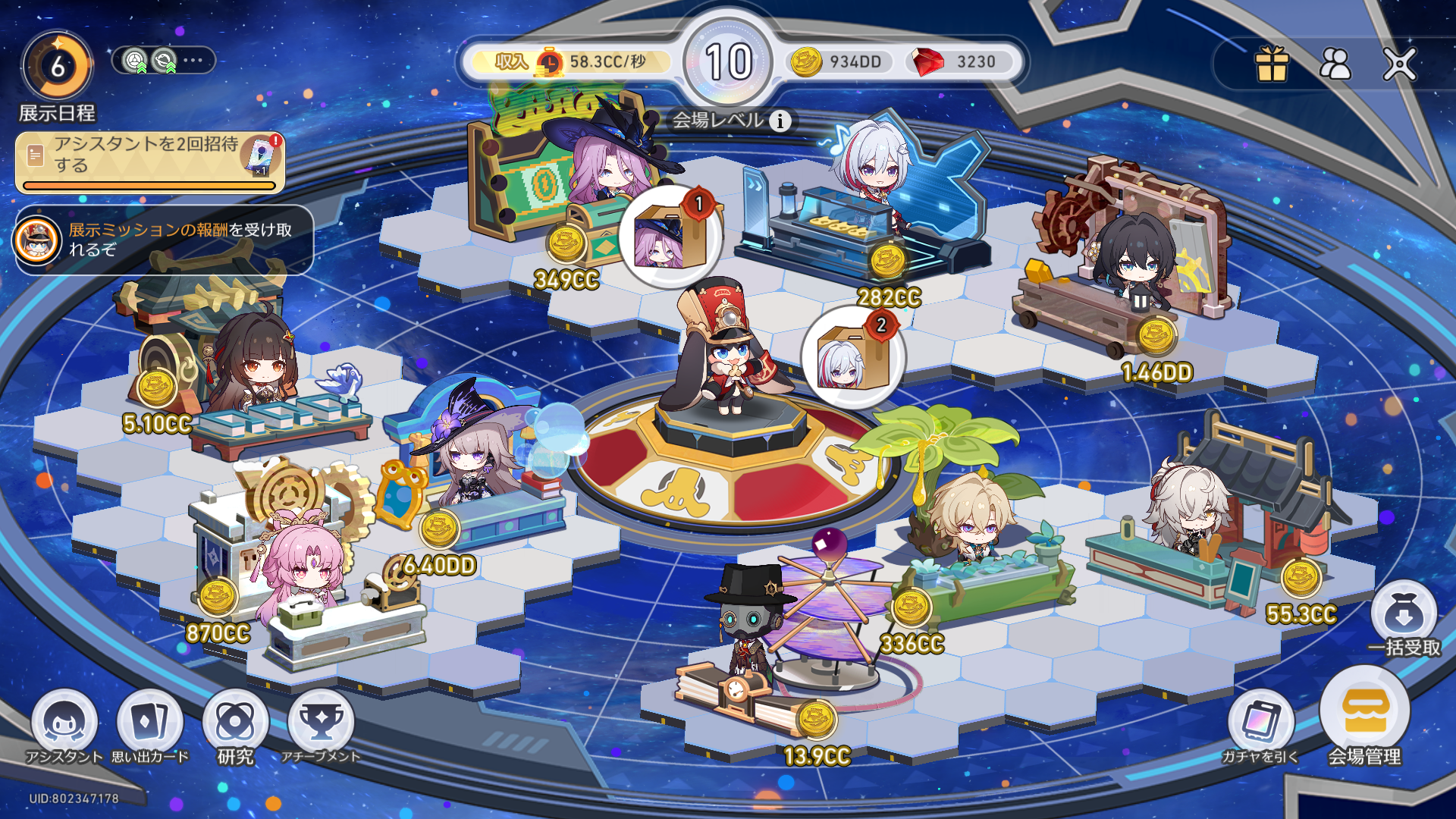This screenshot has width=1456, height=819.
Task: Open 思い出カード cards menu
Action: [x=149, y=723]
